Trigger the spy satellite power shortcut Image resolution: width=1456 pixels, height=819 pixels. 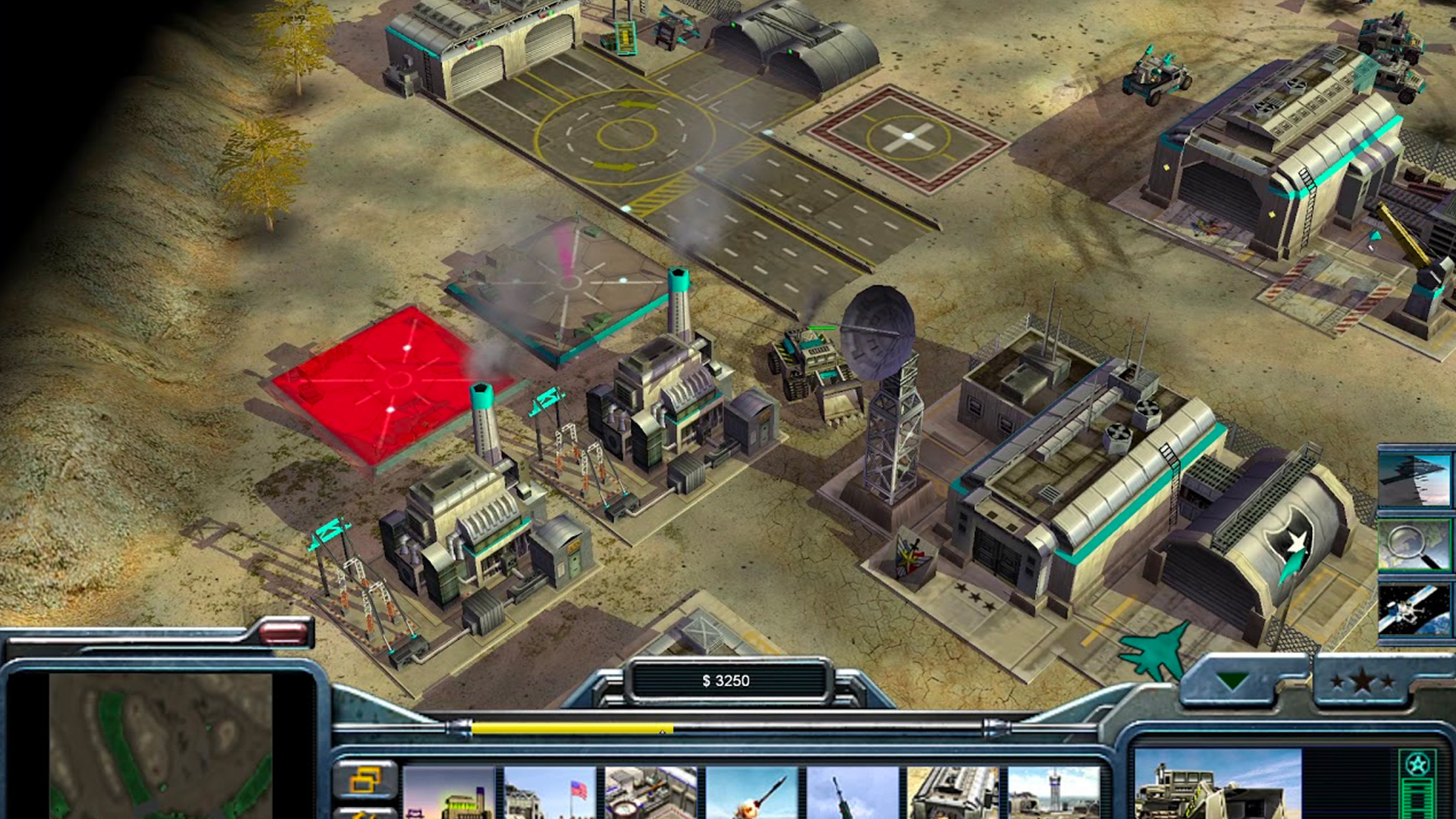[1414, 610]
